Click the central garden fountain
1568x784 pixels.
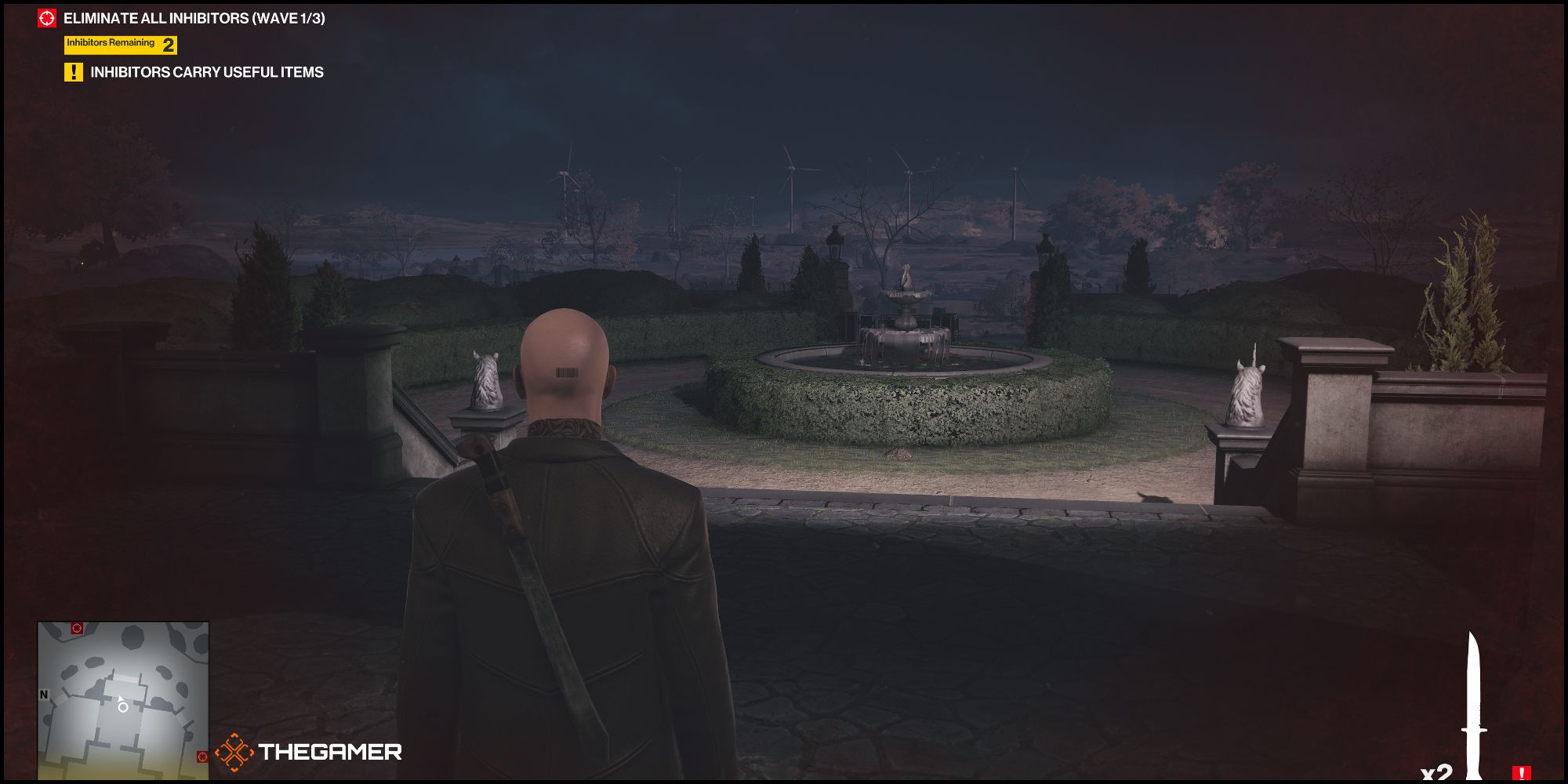[906, 314]
